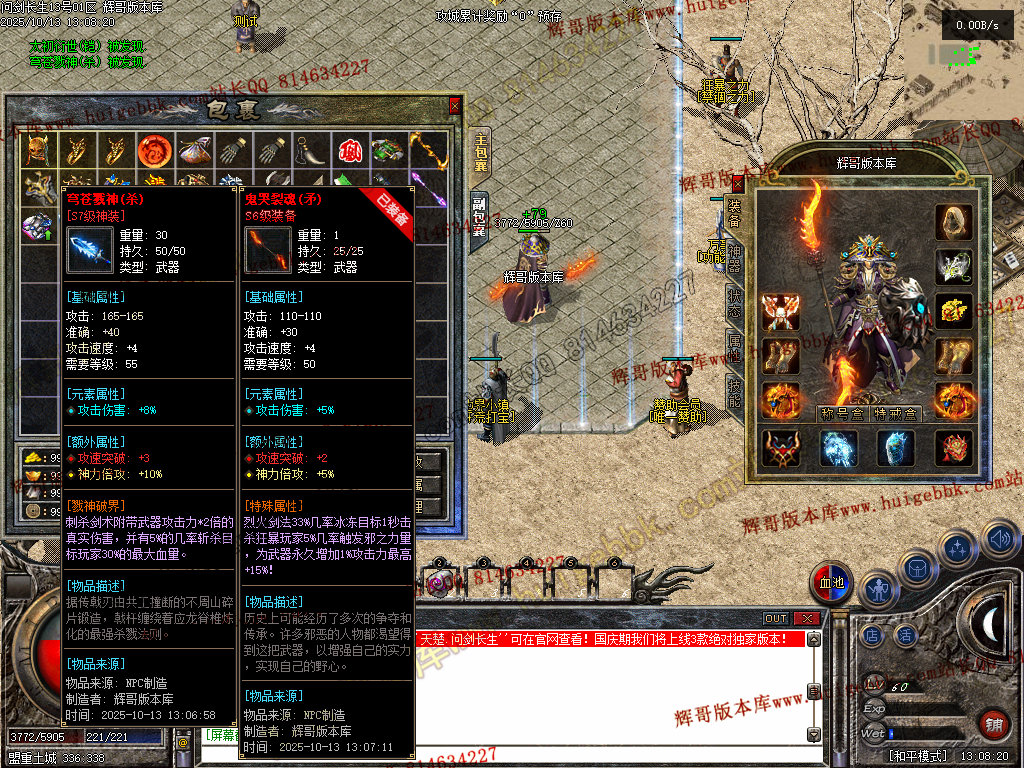Select the stone helmet equipment slot
Image resolution: width=1024 pixels, height=768 pixels.
954,222
